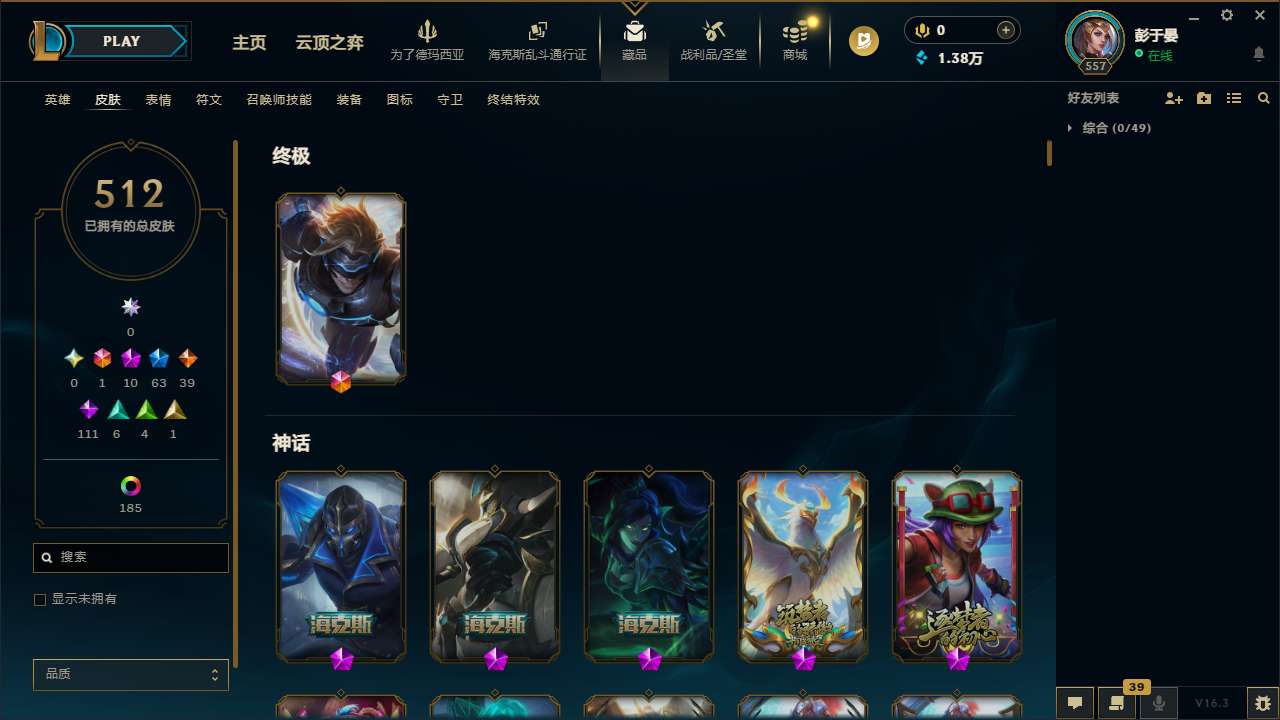
Task: Toggle the friend list view icon
Action: pos(1233,98)
